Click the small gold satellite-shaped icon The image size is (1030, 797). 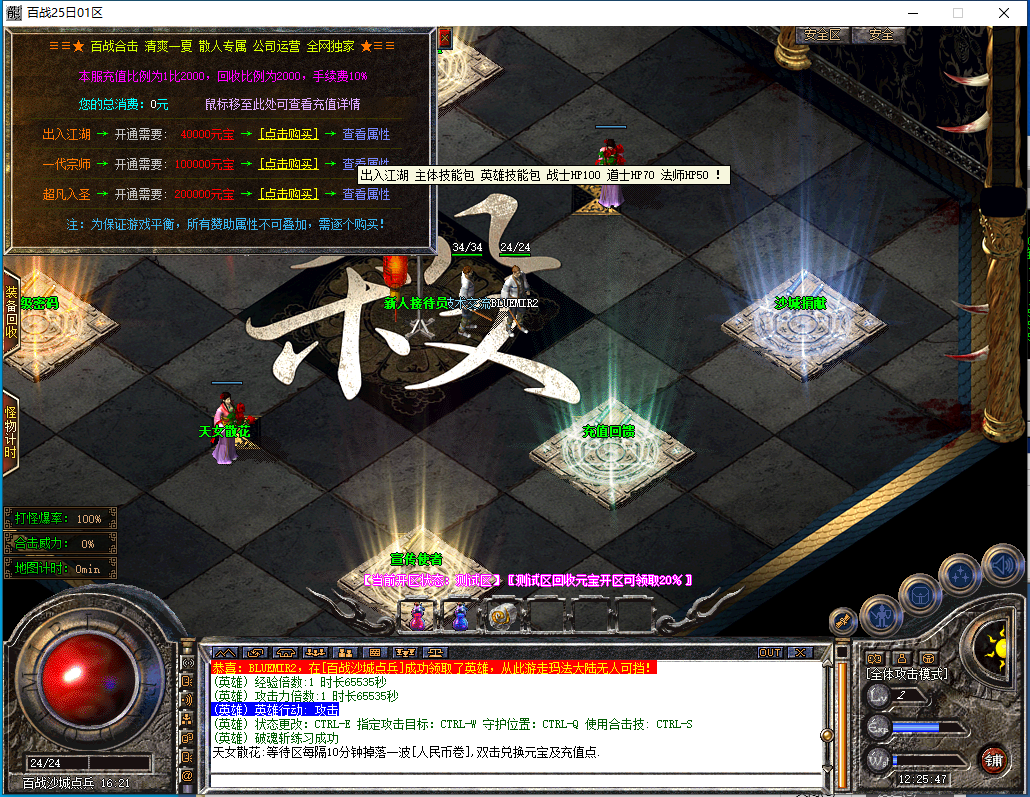point(843,620)
